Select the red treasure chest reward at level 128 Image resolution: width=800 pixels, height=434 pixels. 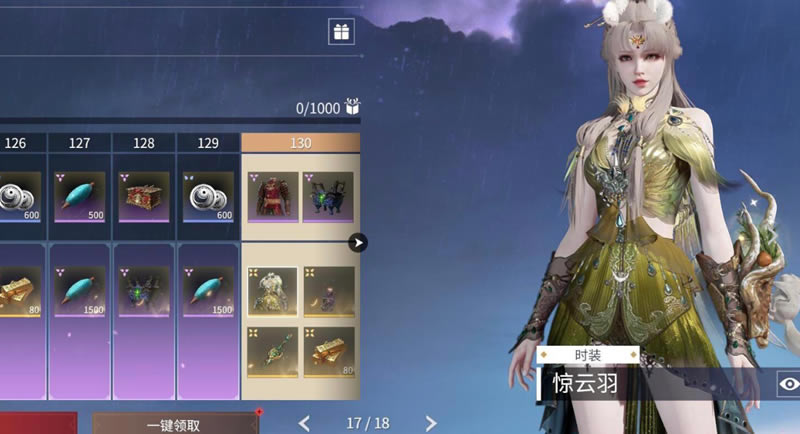click(144, 196)
